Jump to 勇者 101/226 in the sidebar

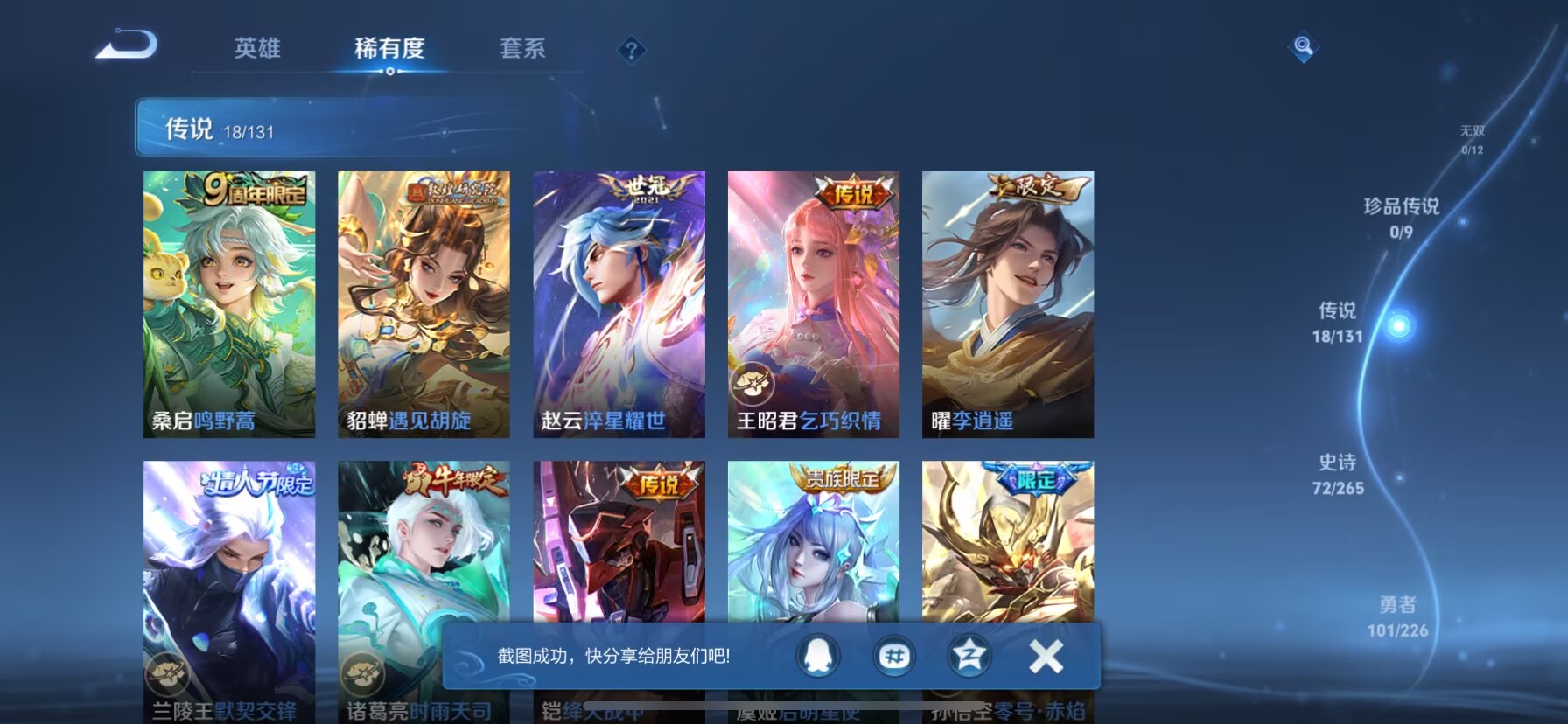1399,615
